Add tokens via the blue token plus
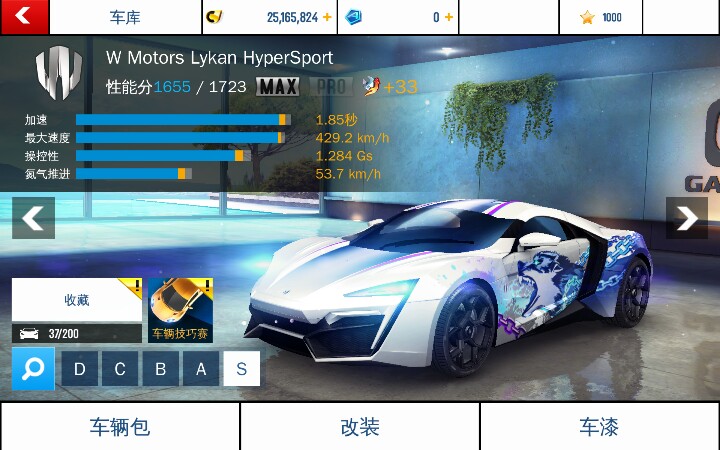This screenshot has width=720, height=450. 448,17
